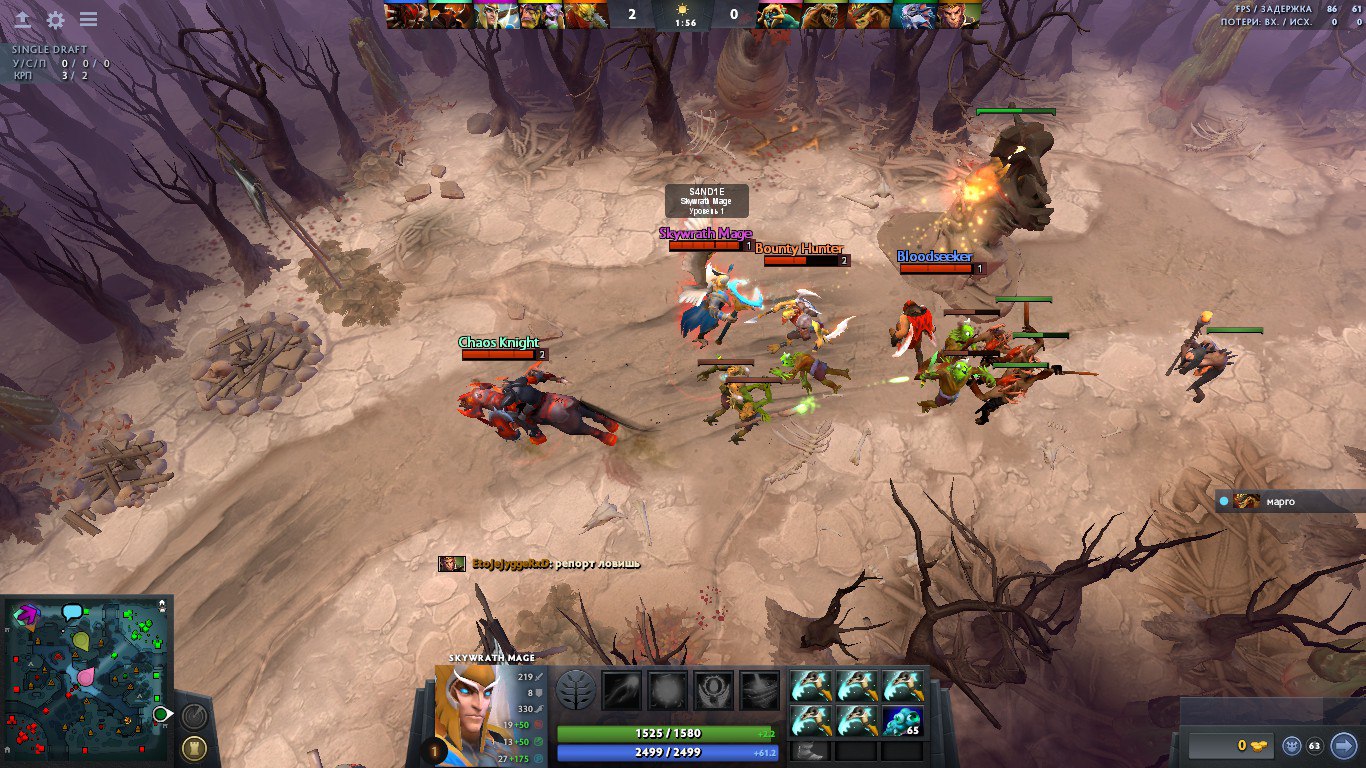
Task: Cast the Mystic Flare ultimate
Action: tap(759, 690)
